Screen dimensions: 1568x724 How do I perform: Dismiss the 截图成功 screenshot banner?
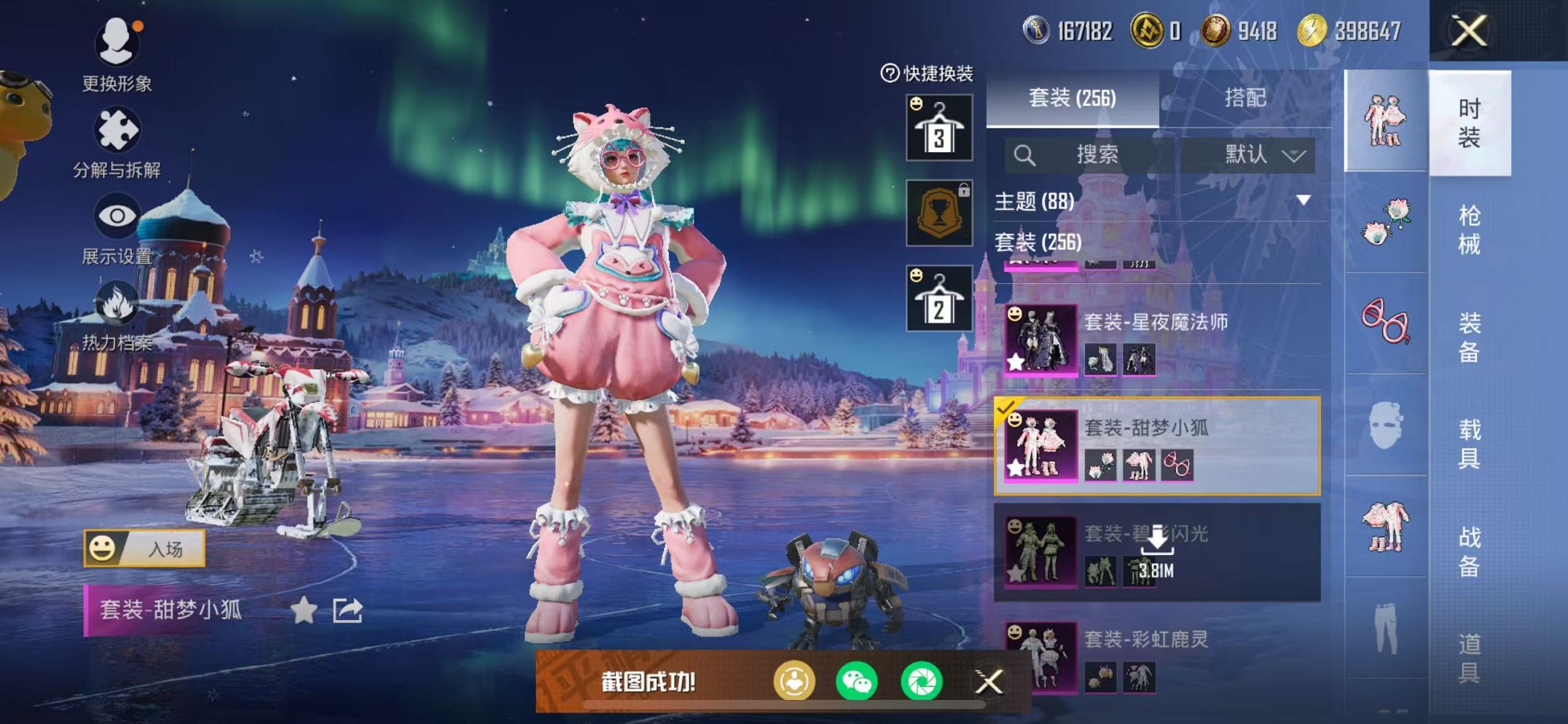click(x=989, y=682)
